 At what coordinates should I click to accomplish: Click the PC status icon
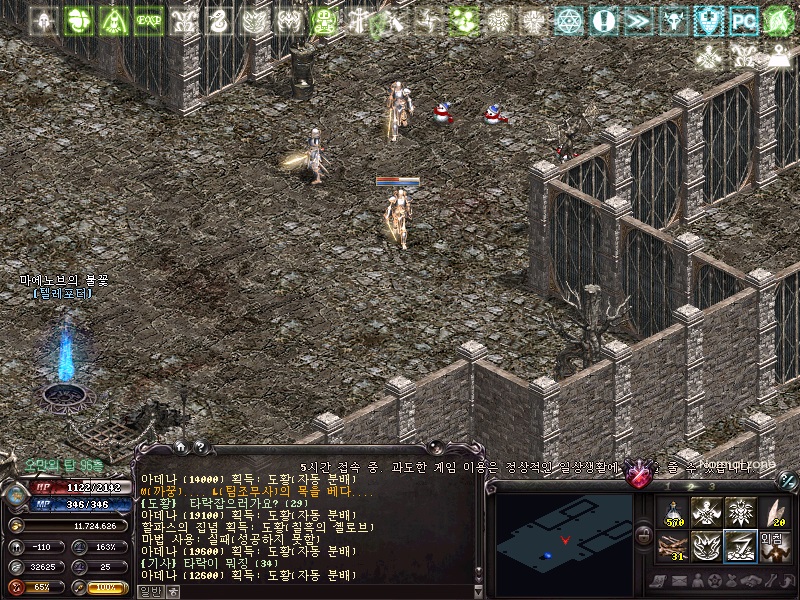pos(743,19)
